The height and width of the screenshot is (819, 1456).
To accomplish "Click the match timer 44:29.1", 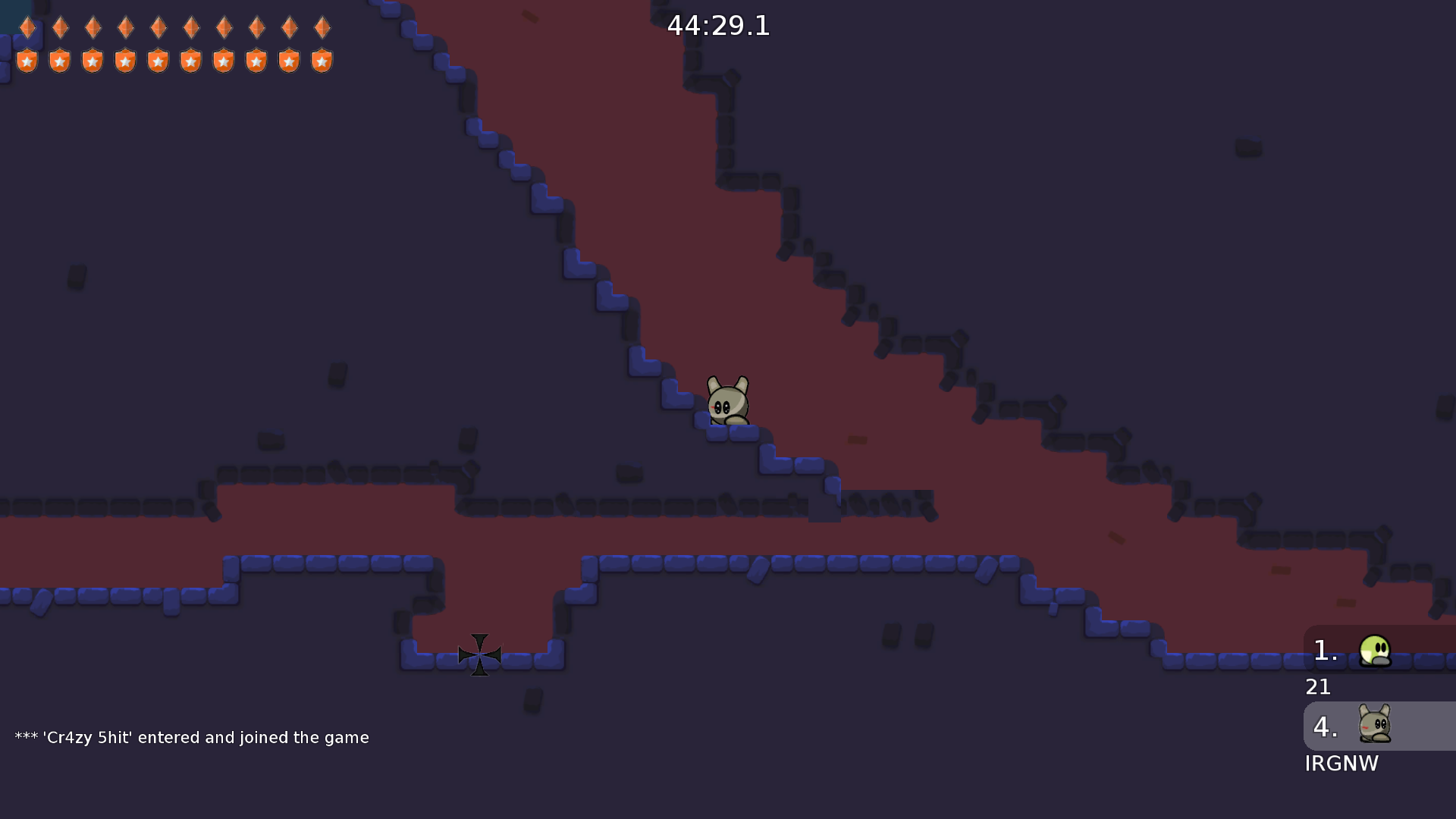I will click(719, 26).
